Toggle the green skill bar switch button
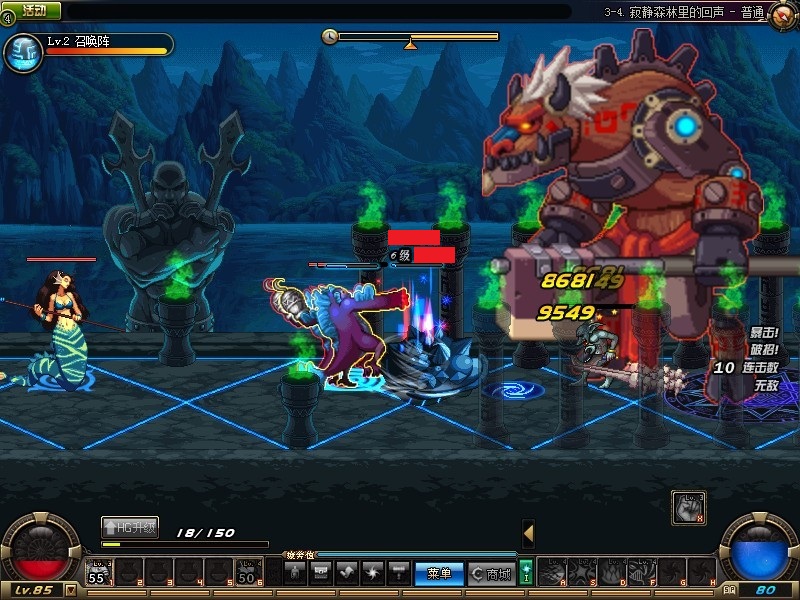Screen dimensions: 800x600 pos(526,573)
